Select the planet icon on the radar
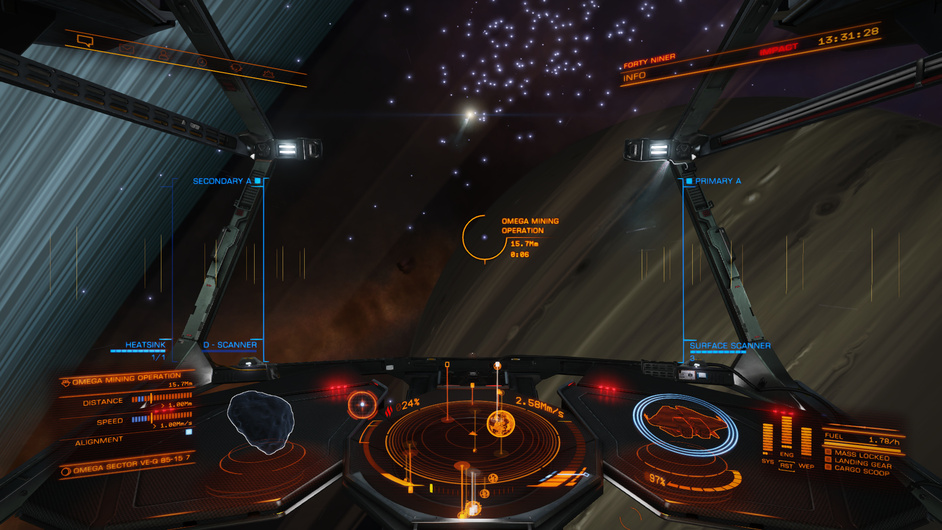This screenshot has width=942, height=530. coord(500,423)
